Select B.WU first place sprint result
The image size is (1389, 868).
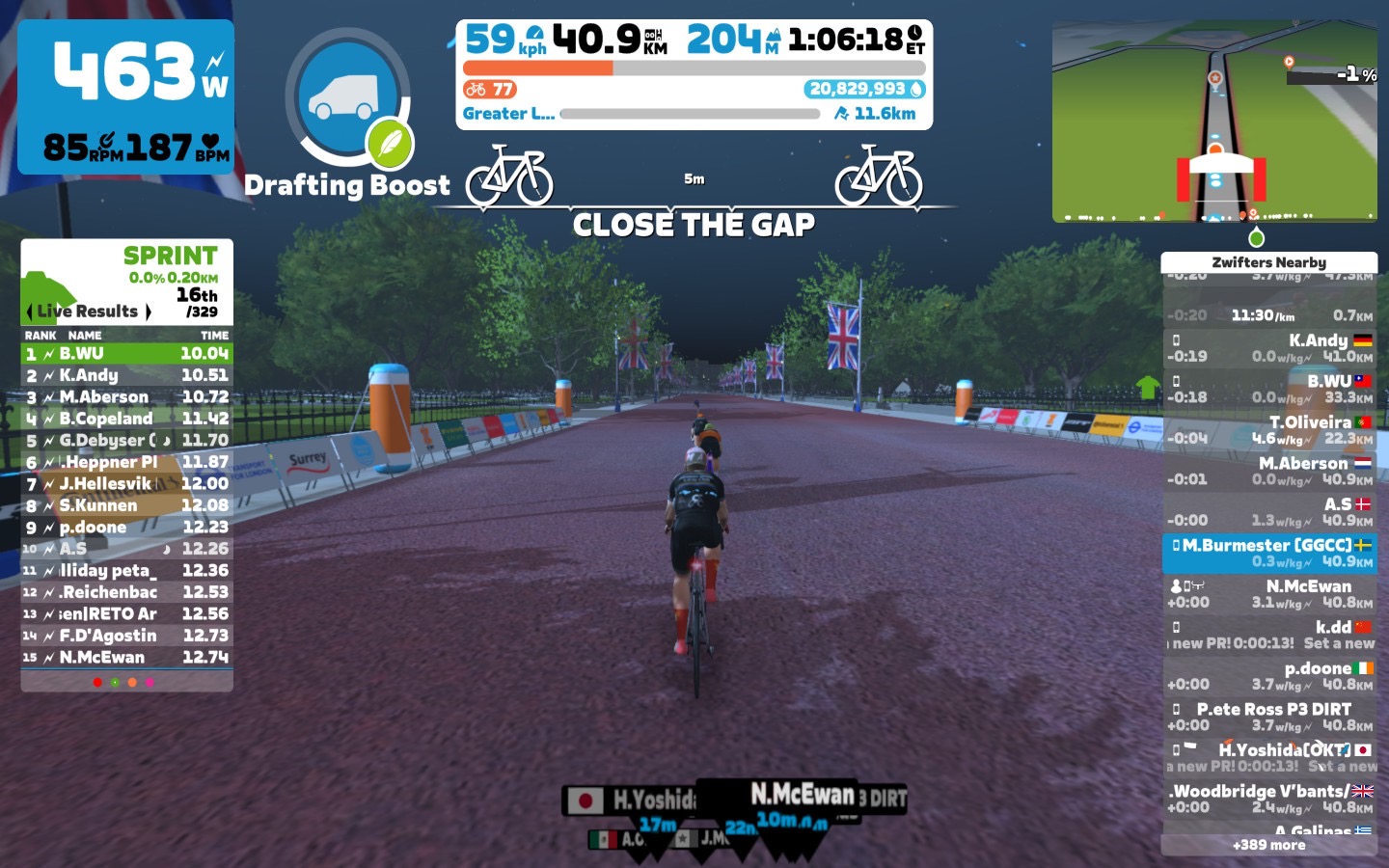pos(126,354)
